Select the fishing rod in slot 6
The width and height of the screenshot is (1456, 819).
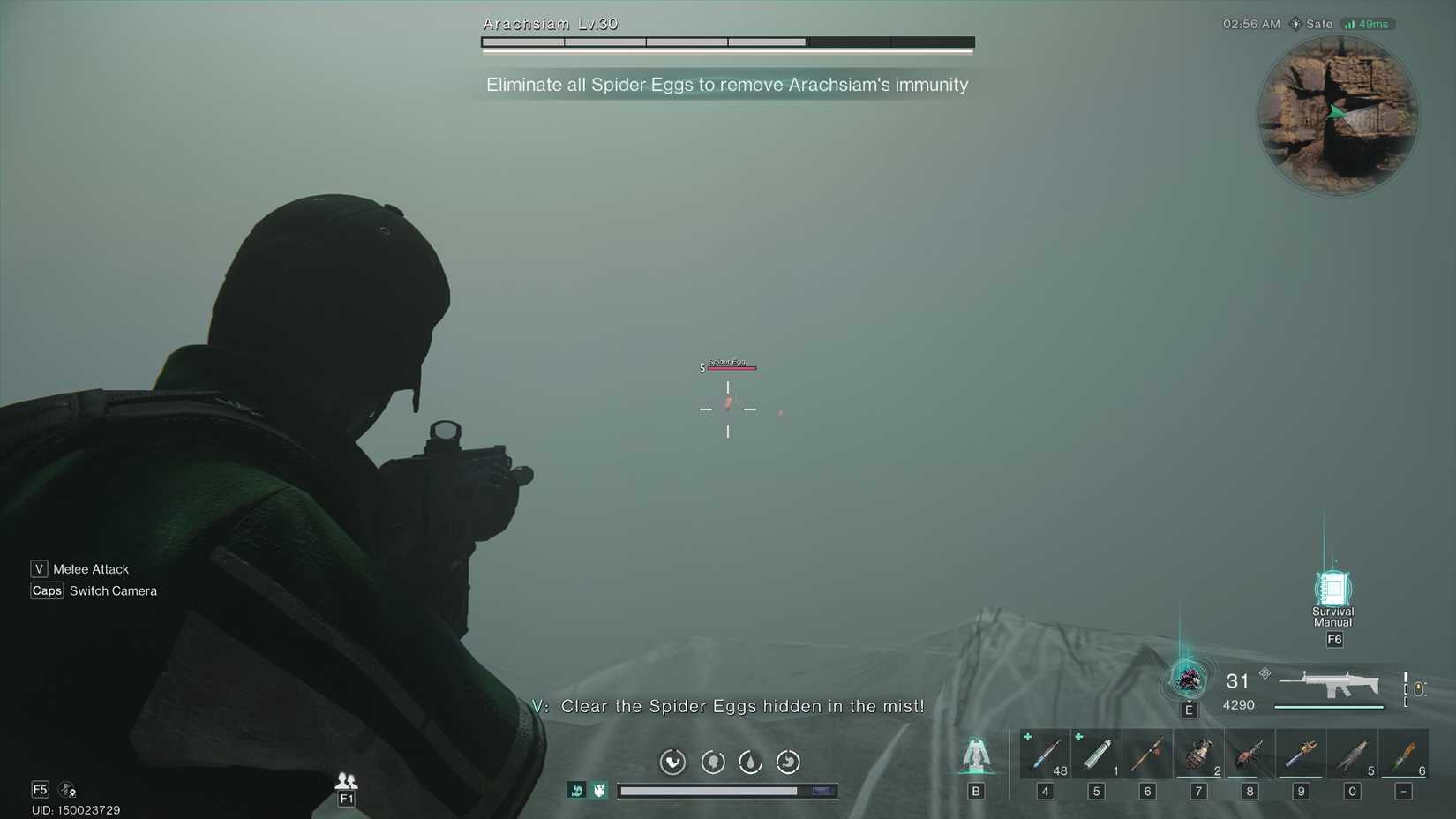click(1147, 755)
